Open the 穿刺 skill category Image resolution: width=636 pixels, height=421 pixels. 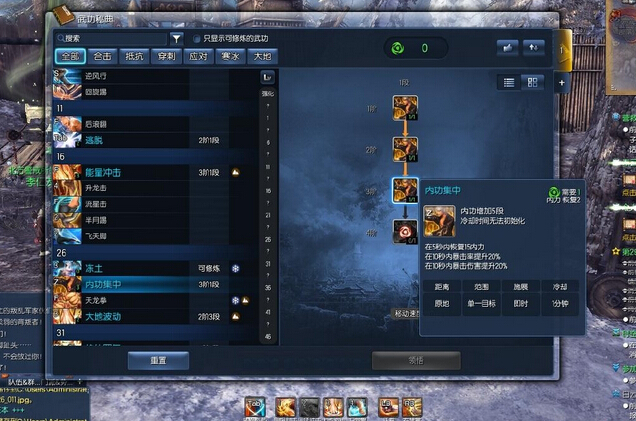pos(166,57)
